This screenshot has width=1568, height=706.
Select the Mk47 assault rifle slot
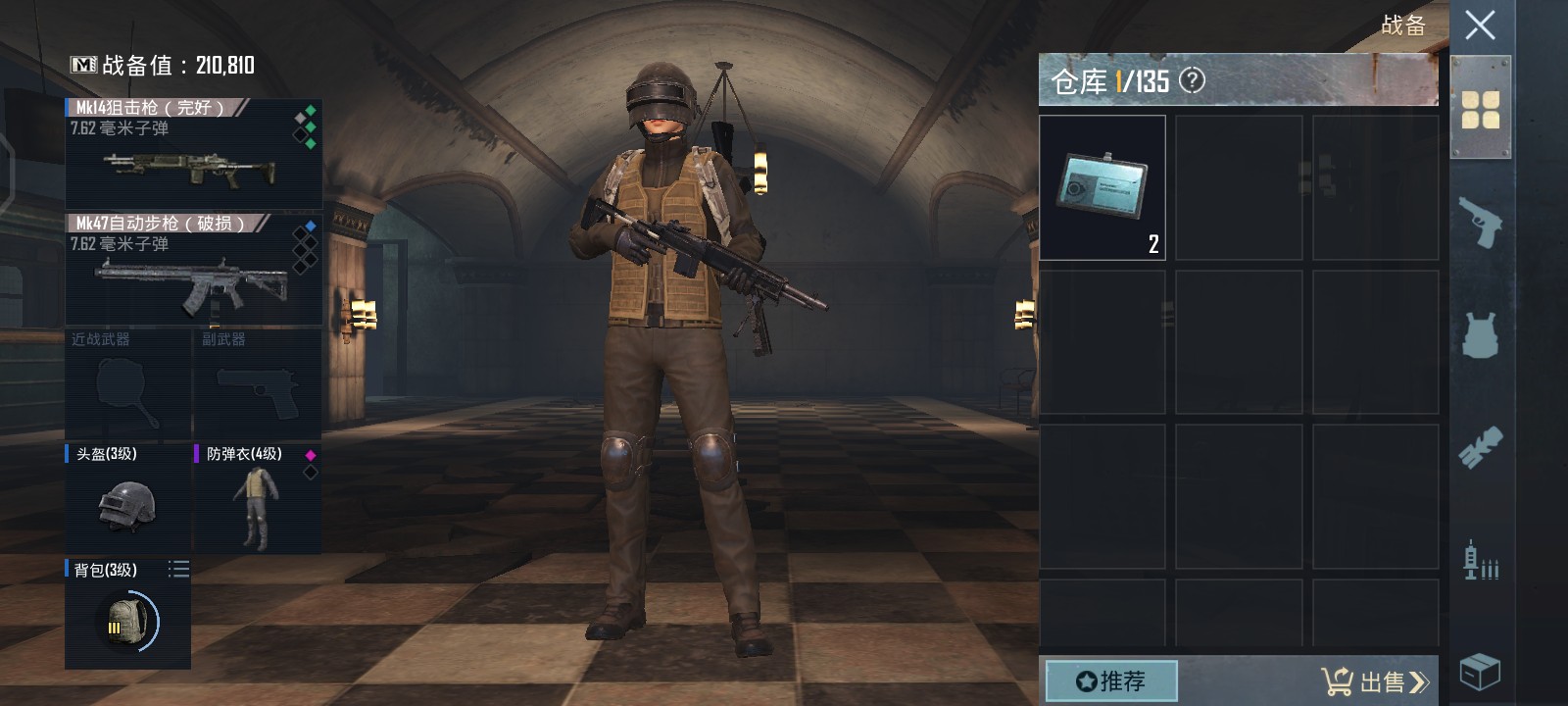pyautogui.click(x=193, y=269)
